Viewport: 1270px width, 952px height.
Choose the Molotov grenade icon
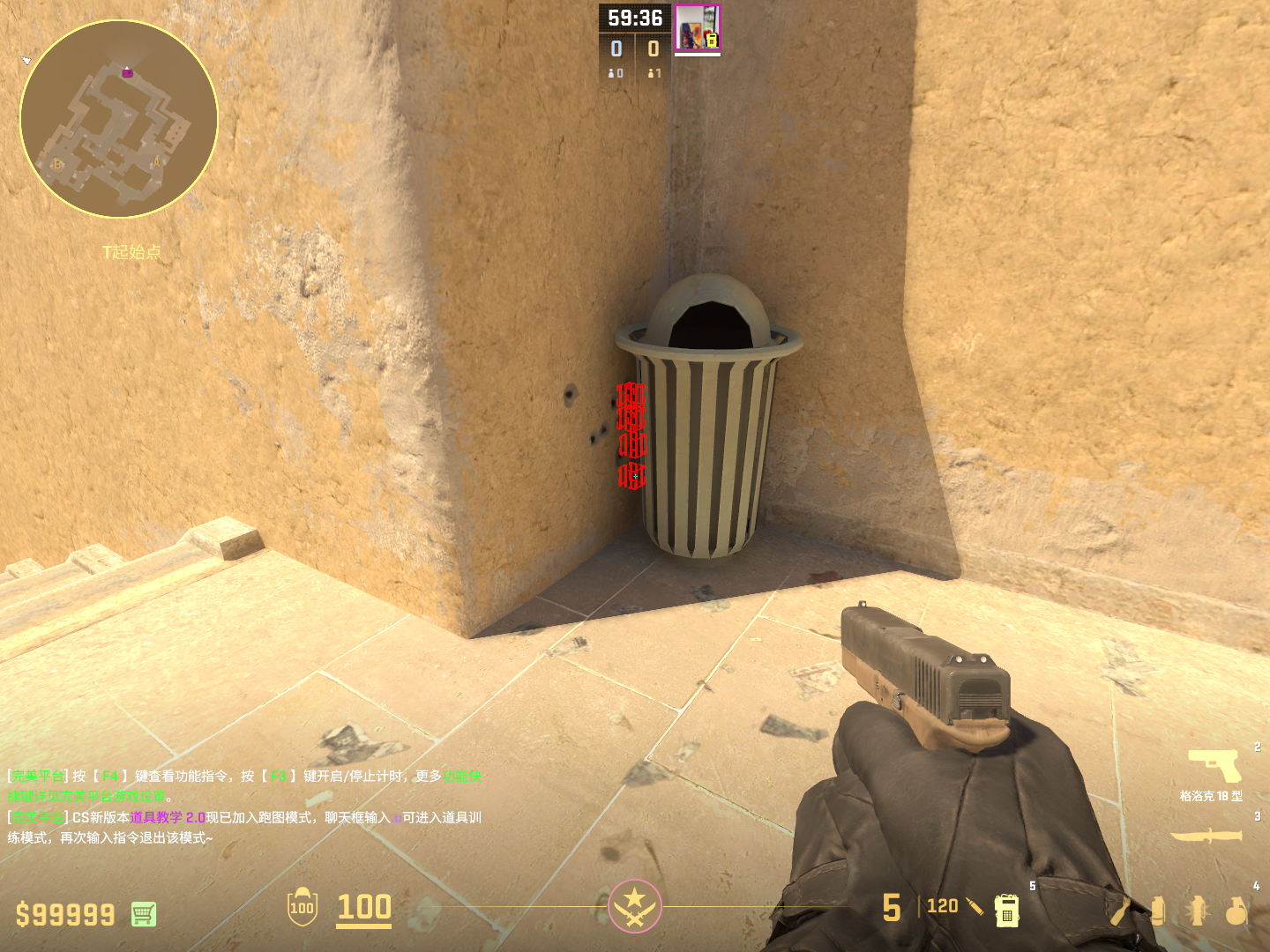coord(1121,911)
